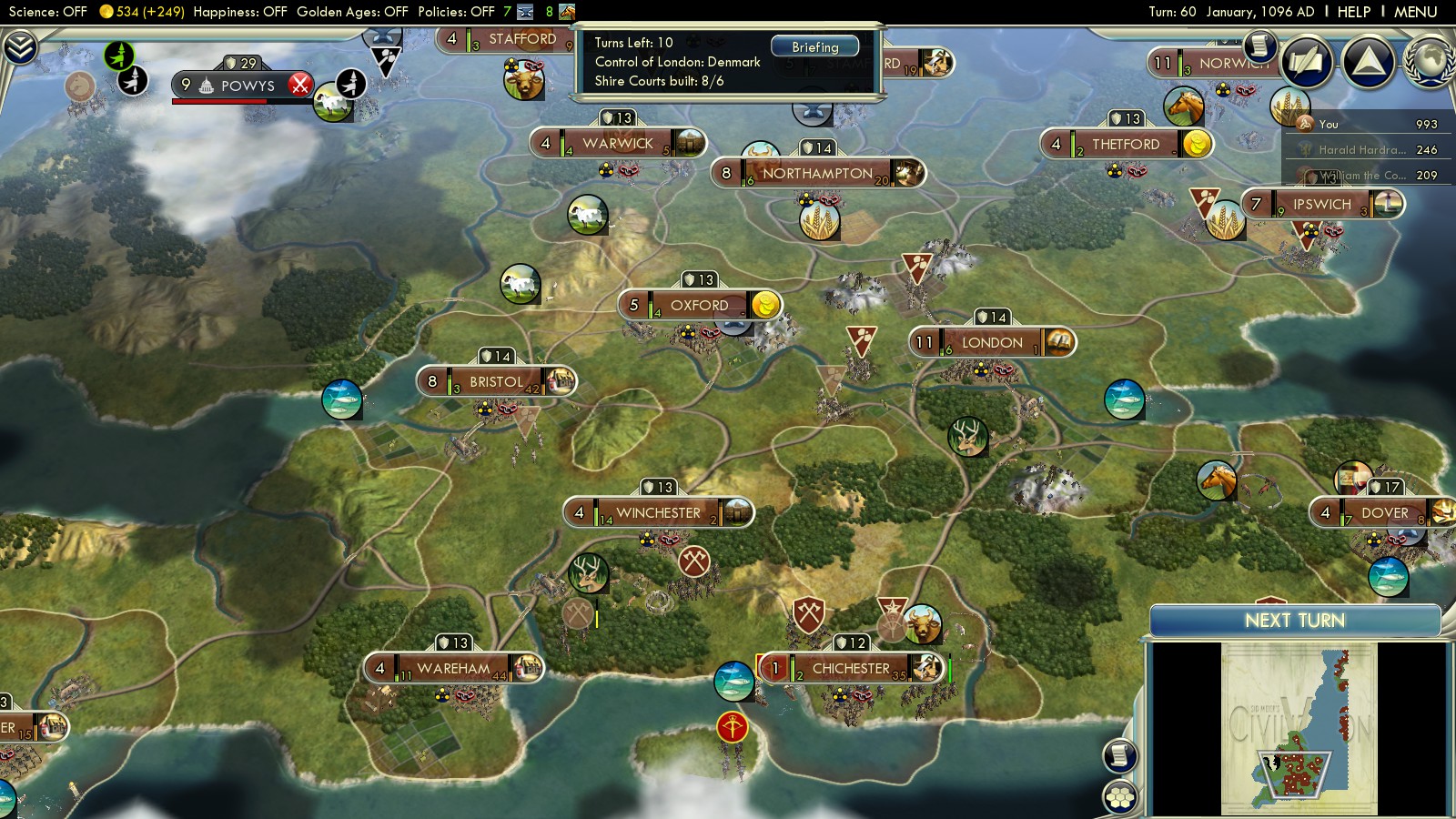
Task: Select the Chichester city banner
Action: [850, 669]
